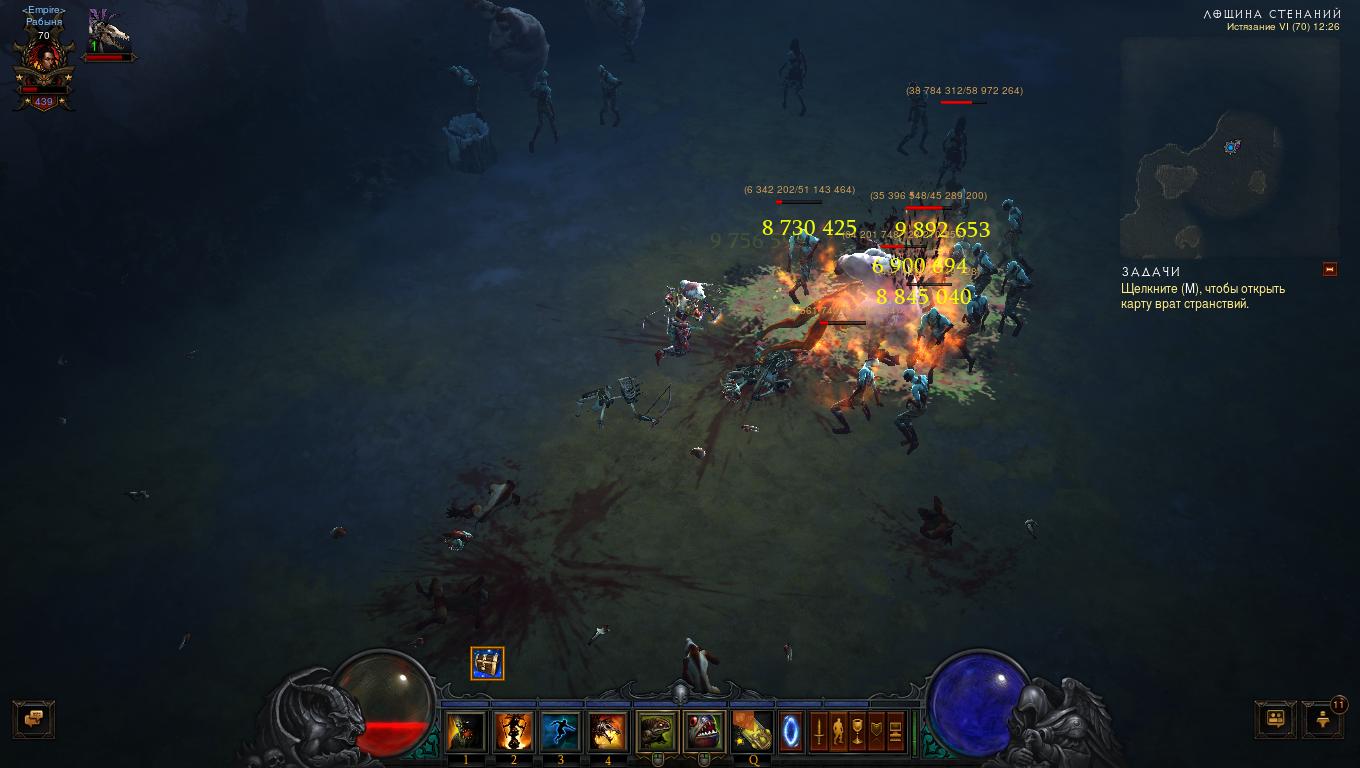Open the shield banner menu button
This screenshot has height=768, width=1360.
(877, 732)
